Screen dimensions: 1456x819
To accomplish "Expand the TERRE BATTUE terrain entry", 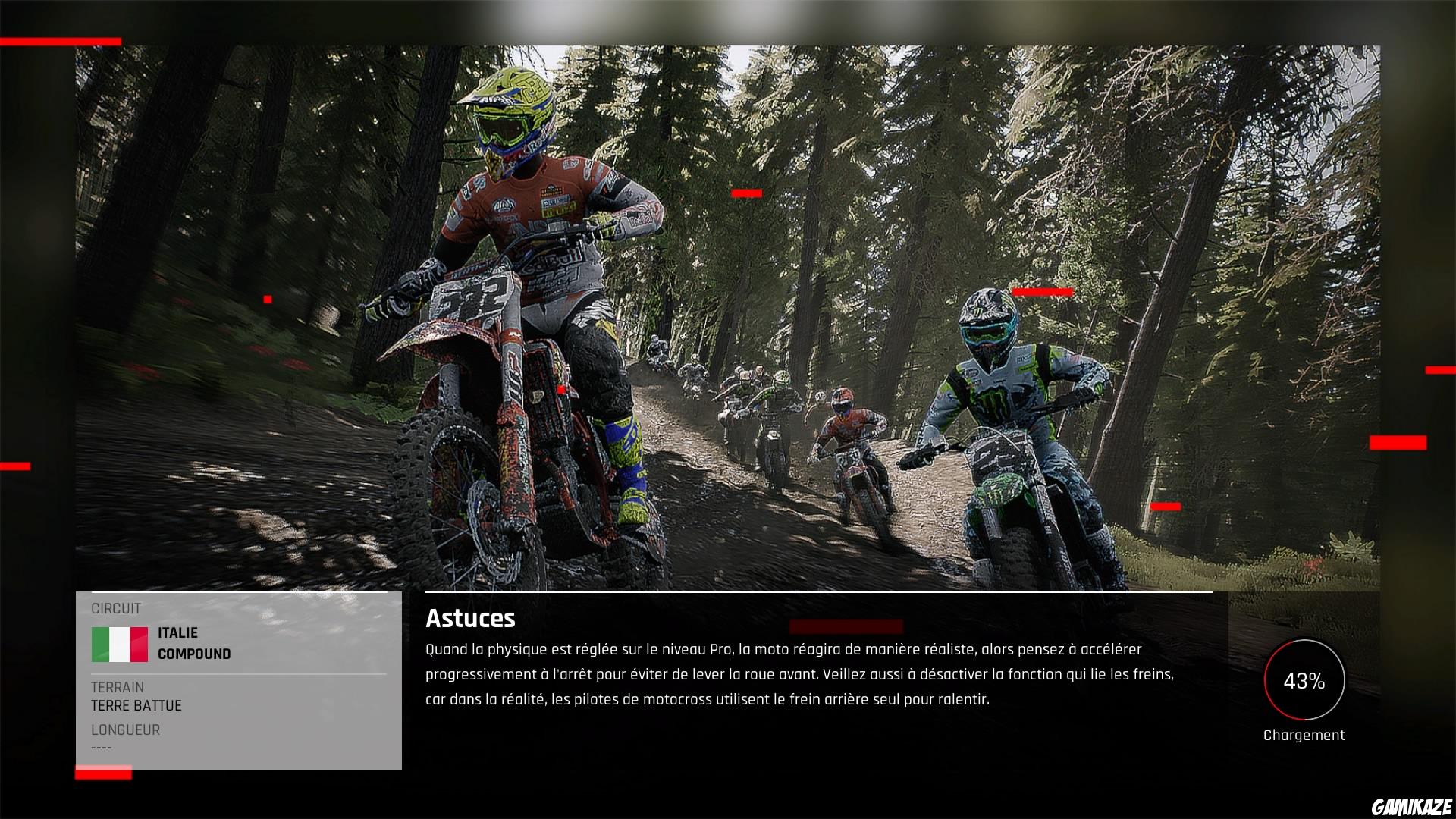I will point(135,705).
